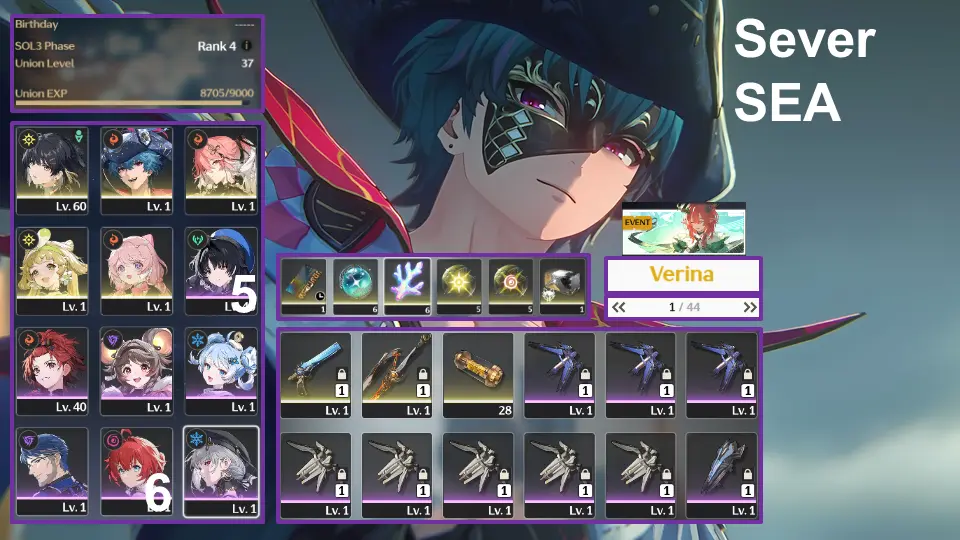The width and height of the screenshot is (960, 540).
Task: Go to the previous page arrow
Action: click(619, 307)
